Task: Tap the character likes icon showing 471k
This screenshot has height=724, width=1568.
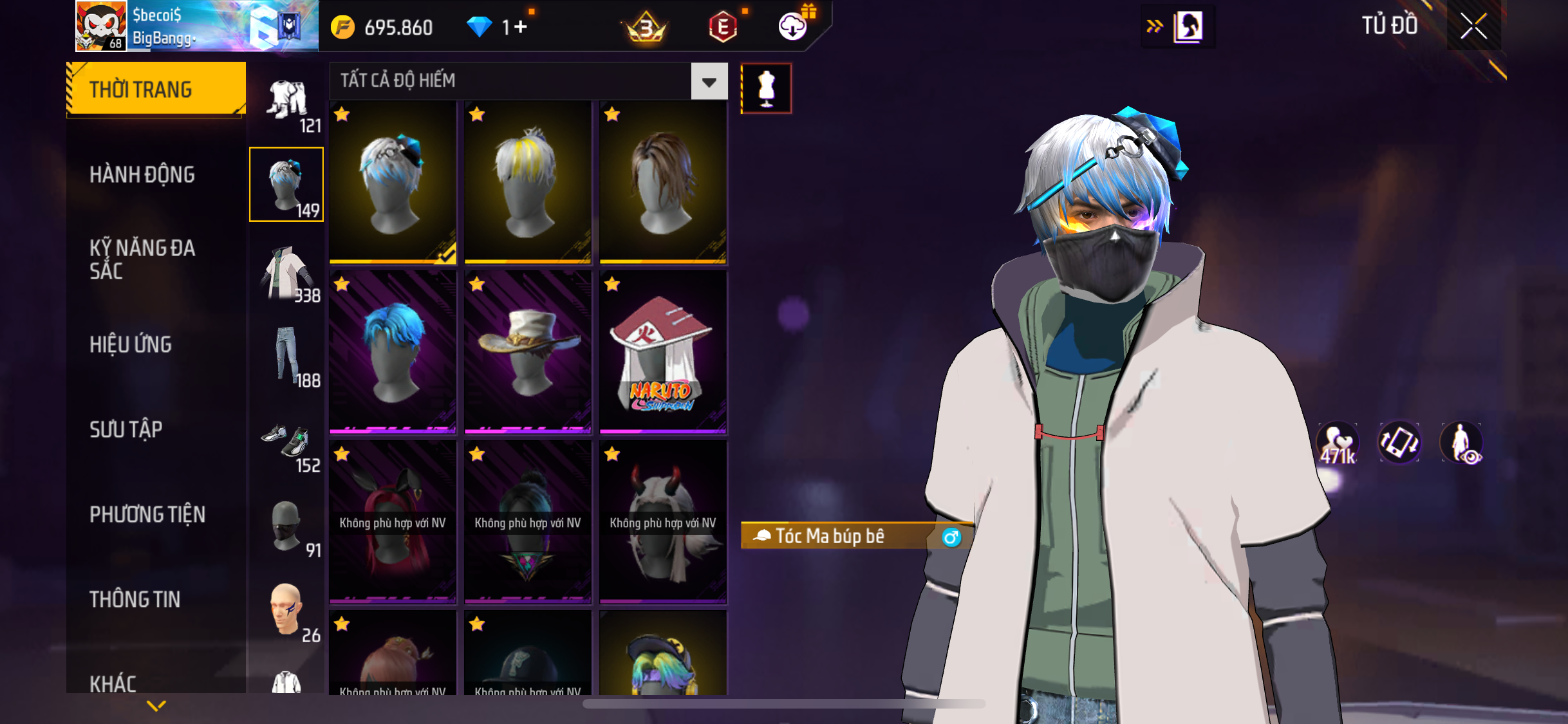Action: coord(1338,443)
